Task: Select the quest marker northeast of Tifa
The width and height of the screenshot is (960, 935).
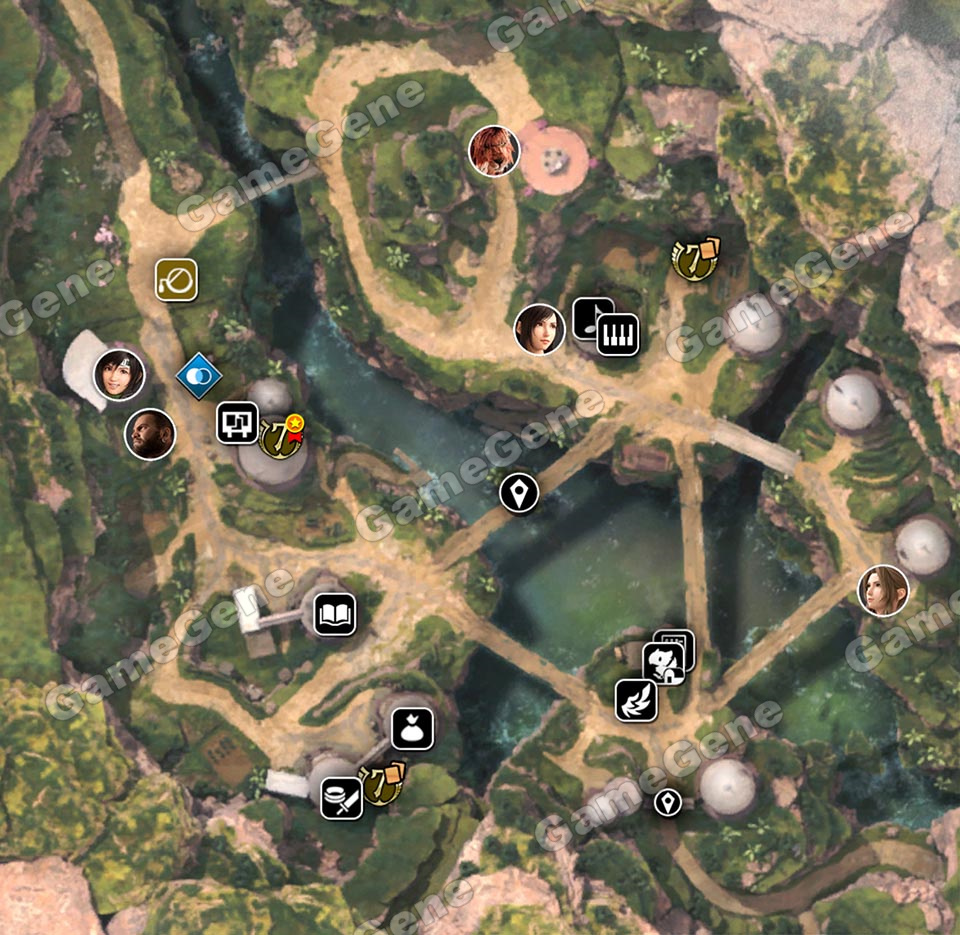Action: (x=695, y=259)
